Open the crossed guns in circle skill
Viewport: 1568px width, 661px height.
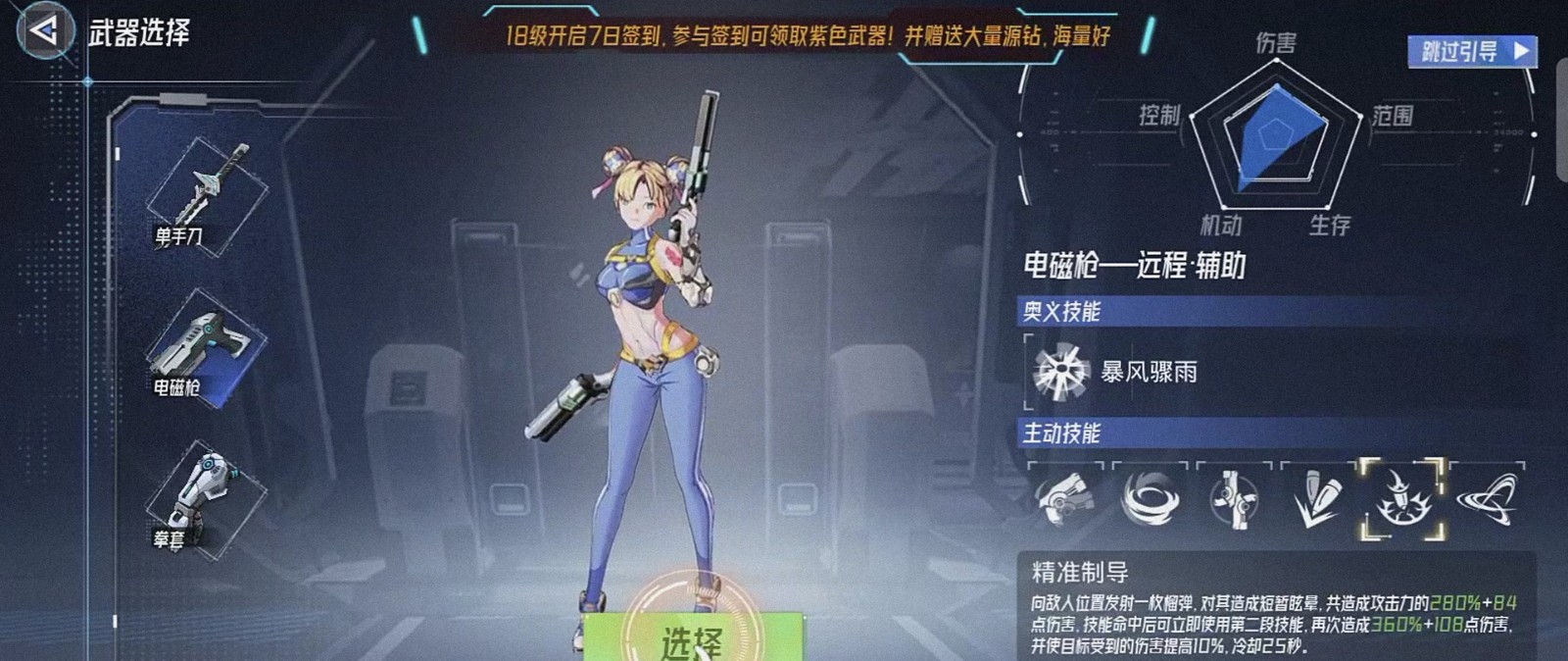(x=1233, y=498)
